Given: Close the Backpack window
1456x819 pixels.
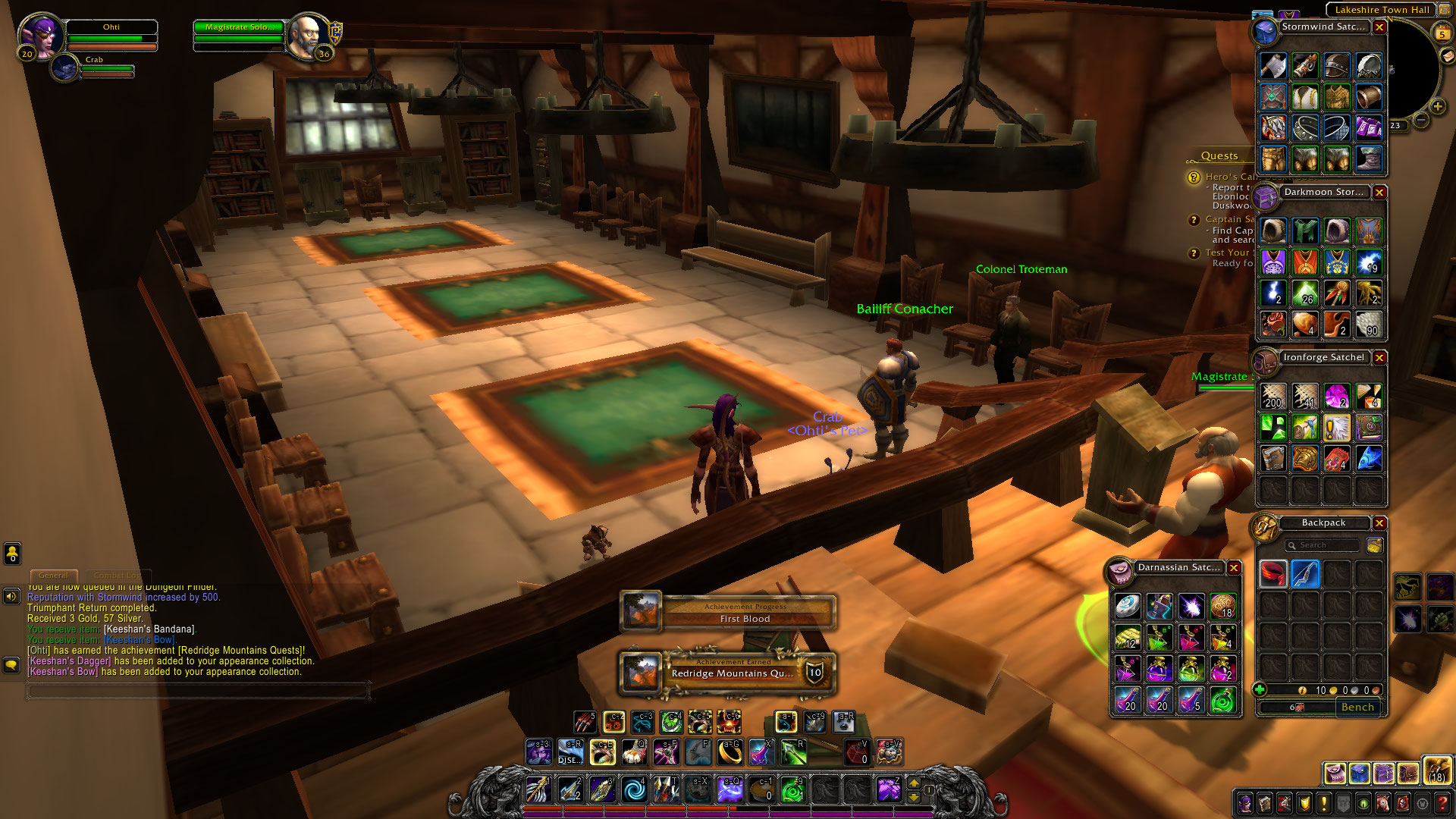Looking at the screenshot, I should [x=1379, y=523].
